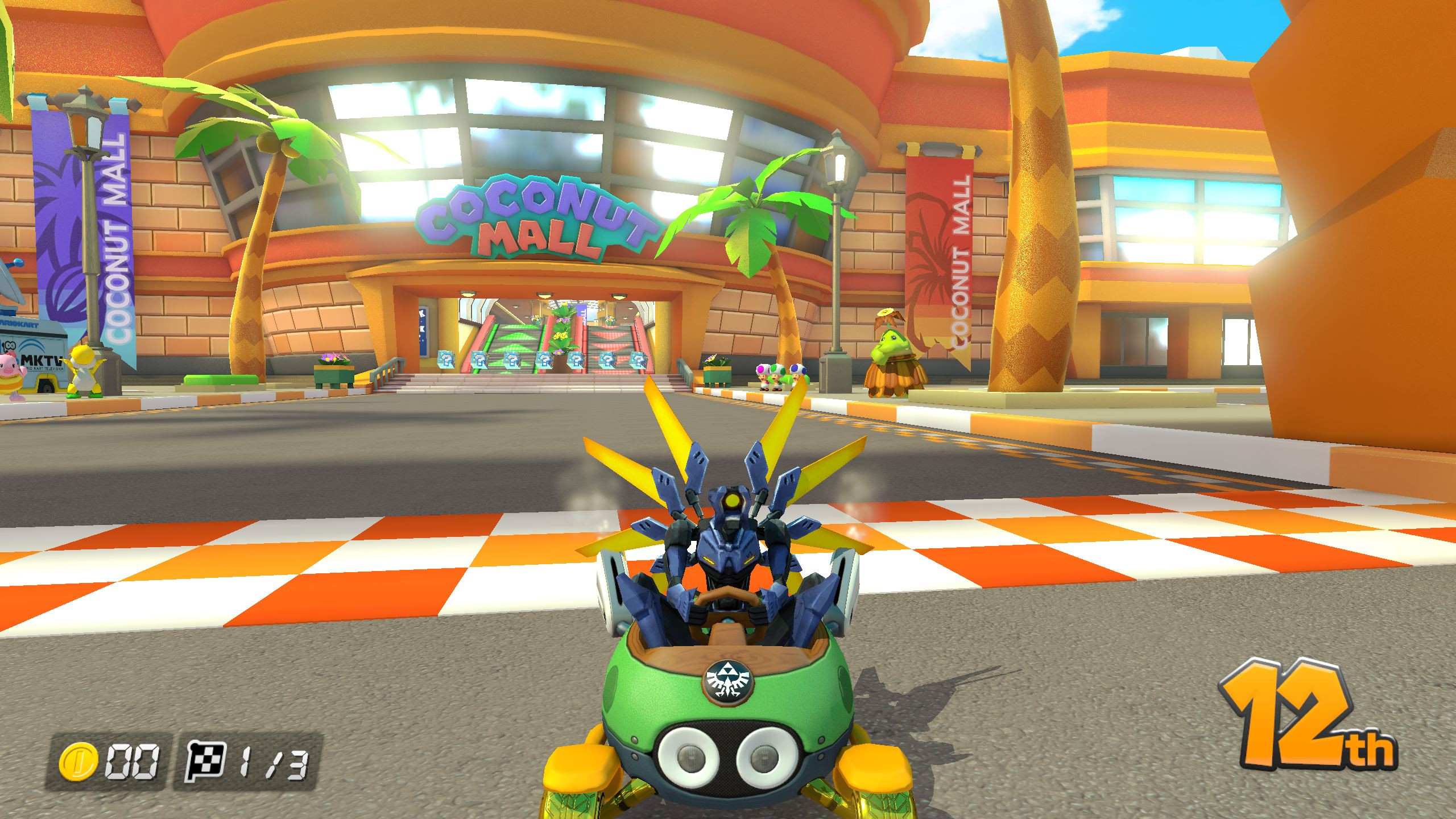The image size is (1456, 819).
Task: Select the leftmost item box at the escalators
Action: point(446,359)
